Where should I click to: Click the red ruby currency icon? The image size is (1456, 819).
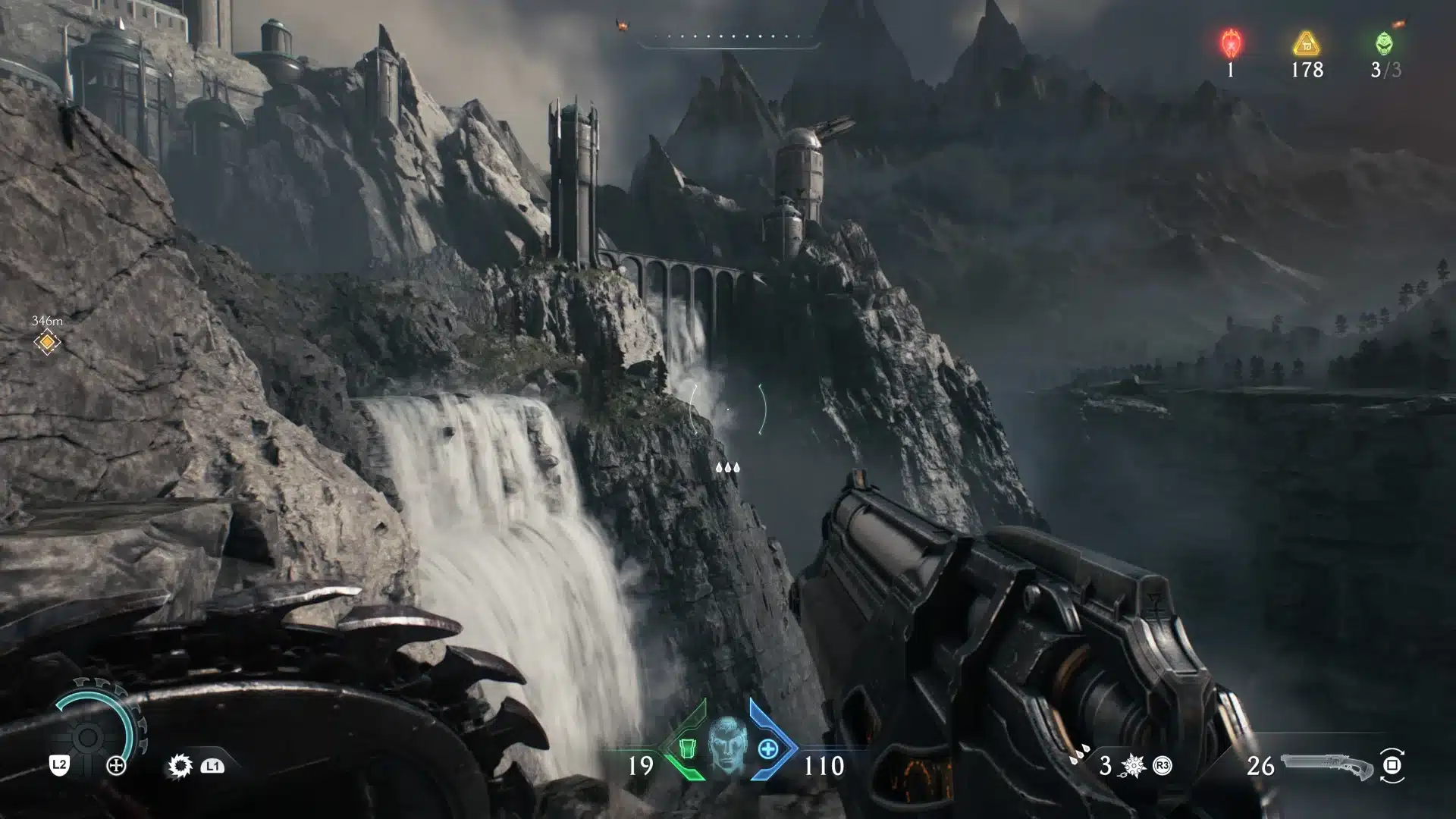(x=1230, y=43)
